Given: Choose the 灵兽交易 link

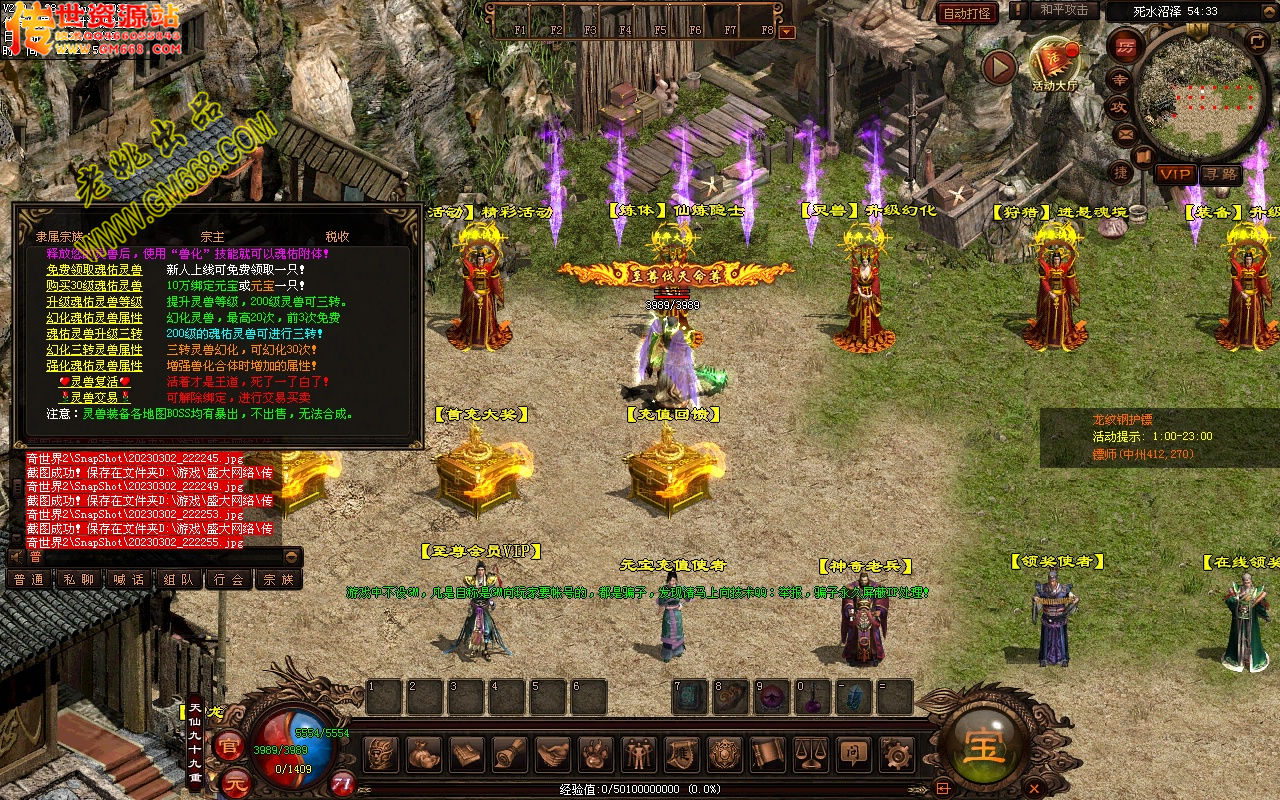Looking at the screenshot, I should (94, 398).
